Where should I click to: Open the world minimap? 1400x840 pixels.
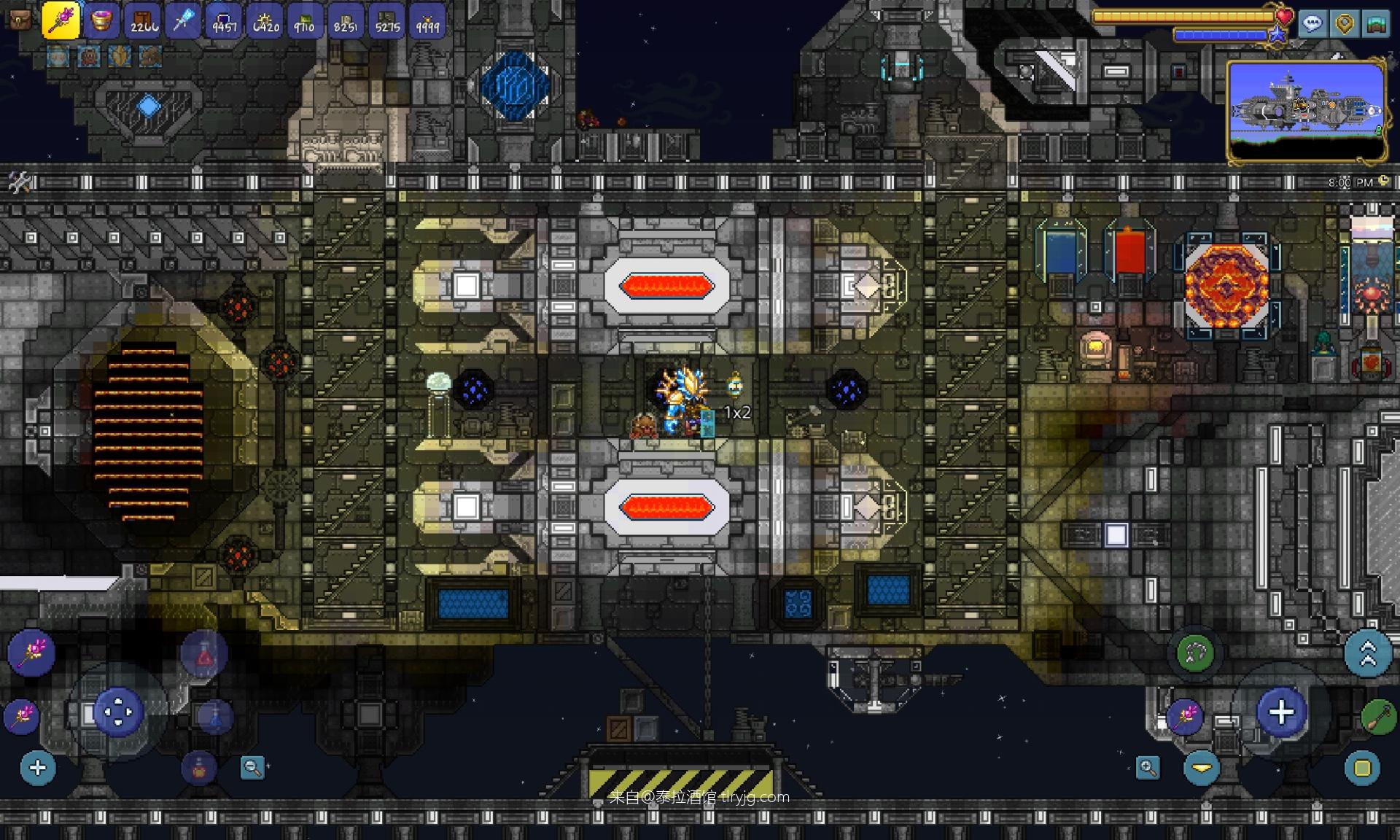[1307, 111]
